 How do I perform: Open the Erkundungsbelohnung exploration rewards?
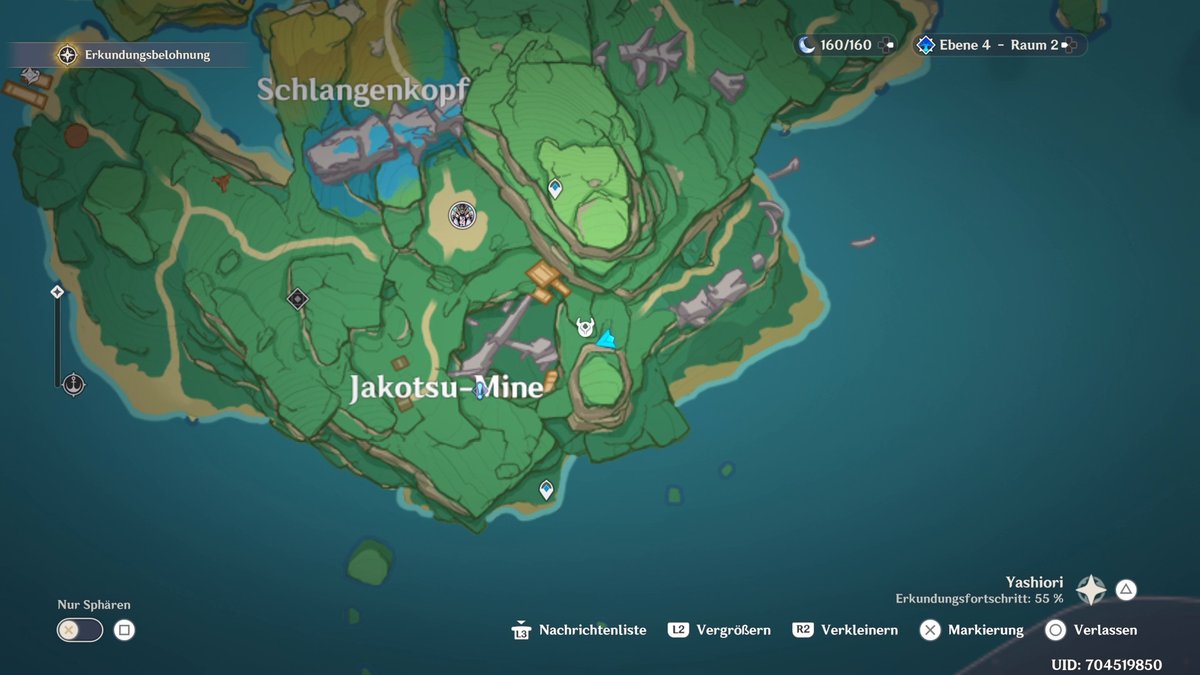click(x=68, y=55)
